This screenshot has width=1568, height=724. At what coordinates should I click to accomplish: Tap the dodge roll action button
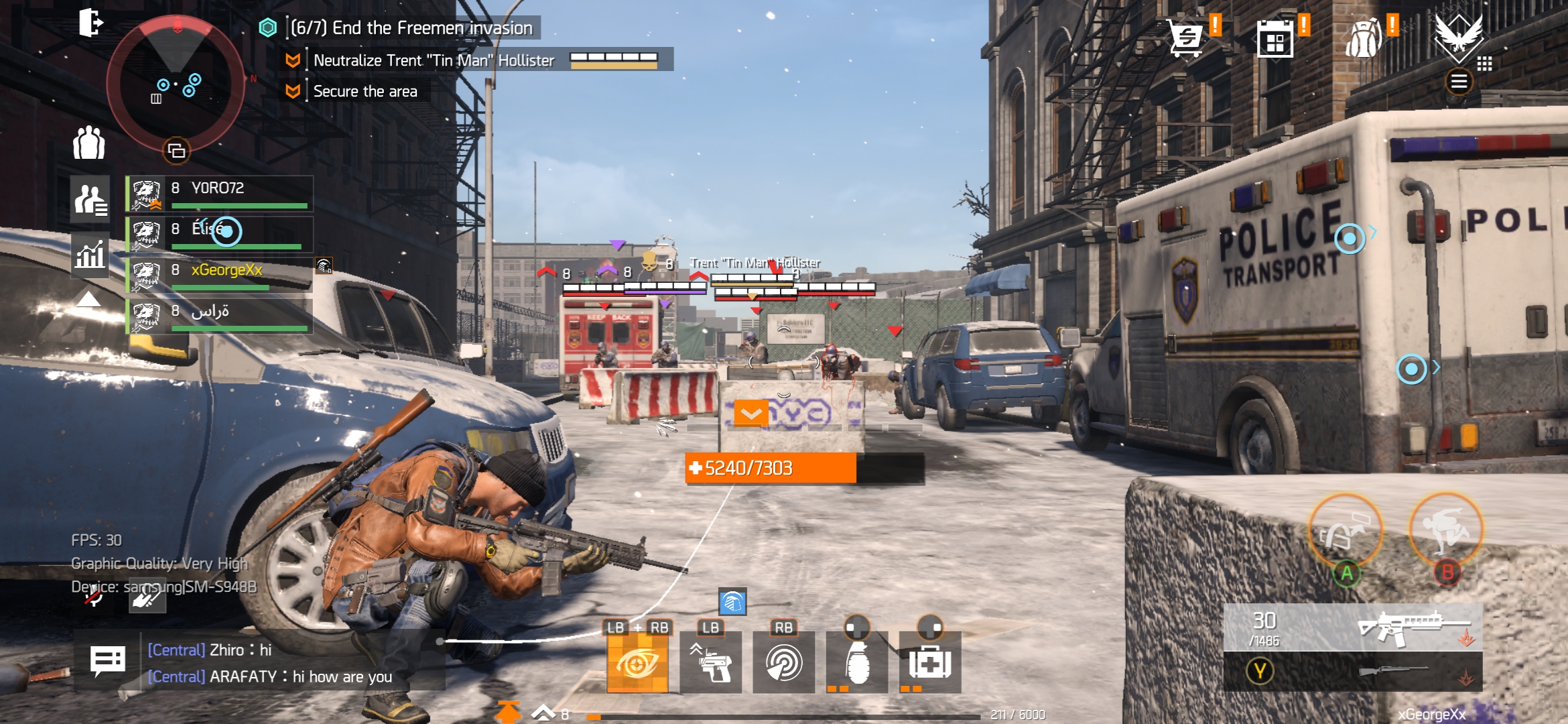[x=1446, y=530]
